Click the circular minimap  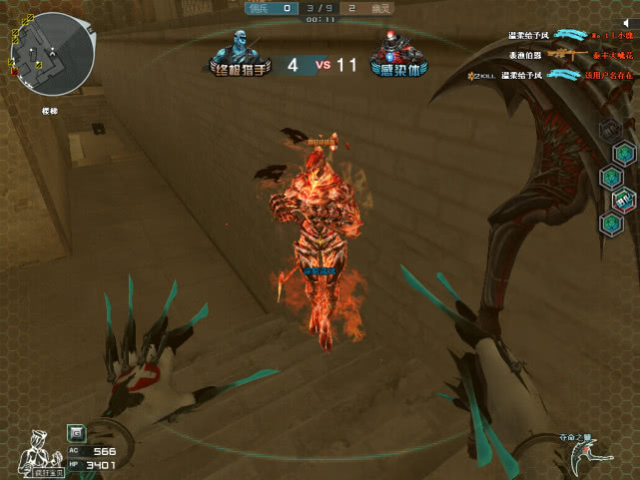click(x=52, y=53)
